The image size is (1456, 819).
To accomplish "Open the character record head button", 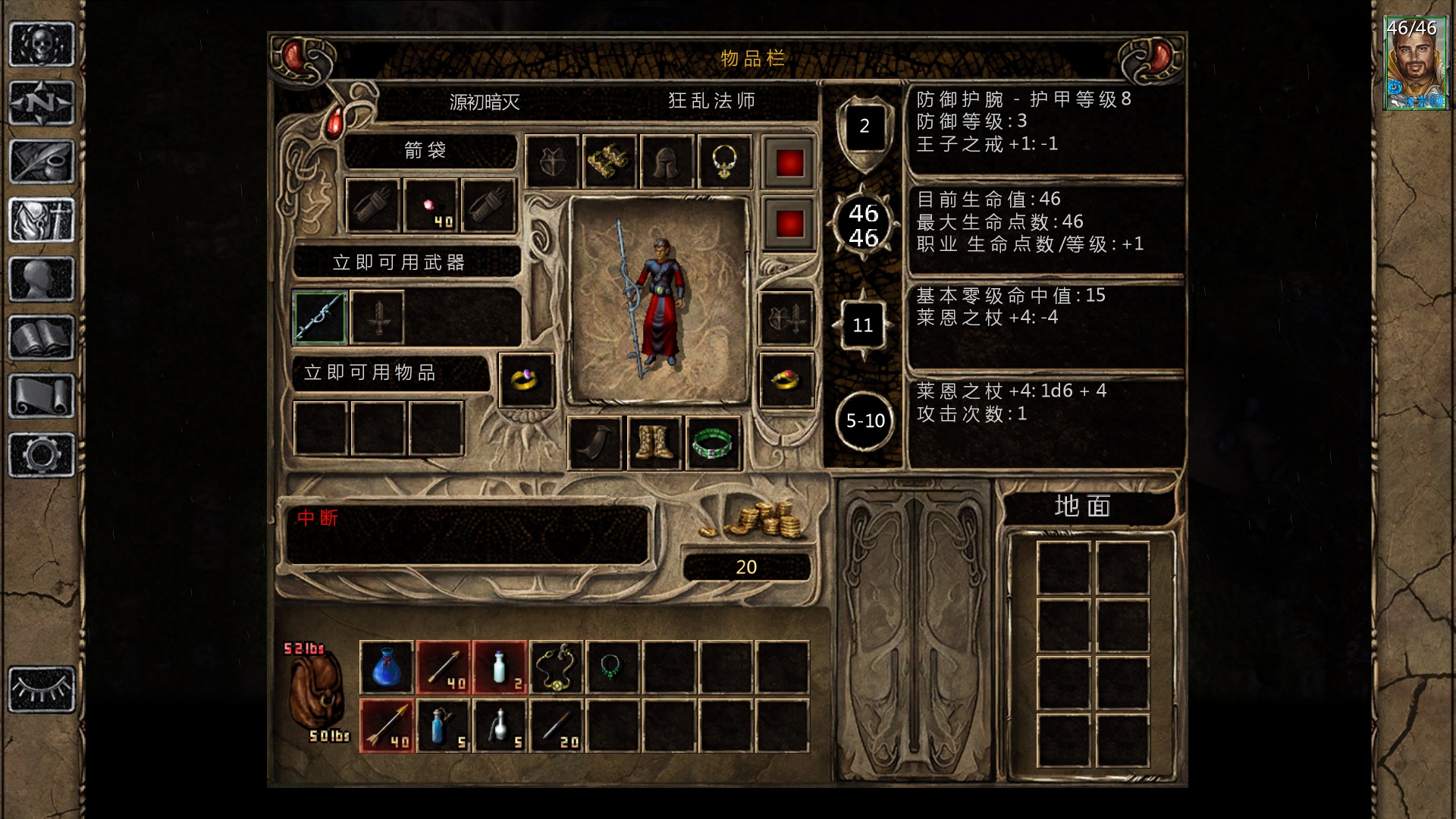I will pos(42,279).
